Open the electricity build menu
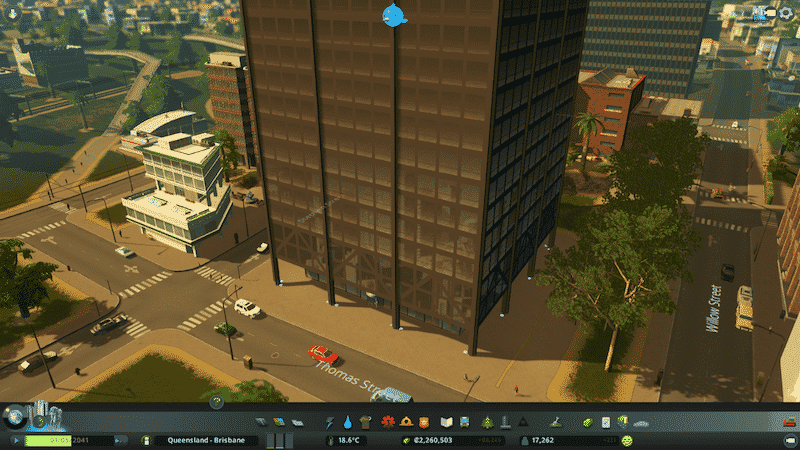This screenshot has width=800, height=450. (331, 421)
